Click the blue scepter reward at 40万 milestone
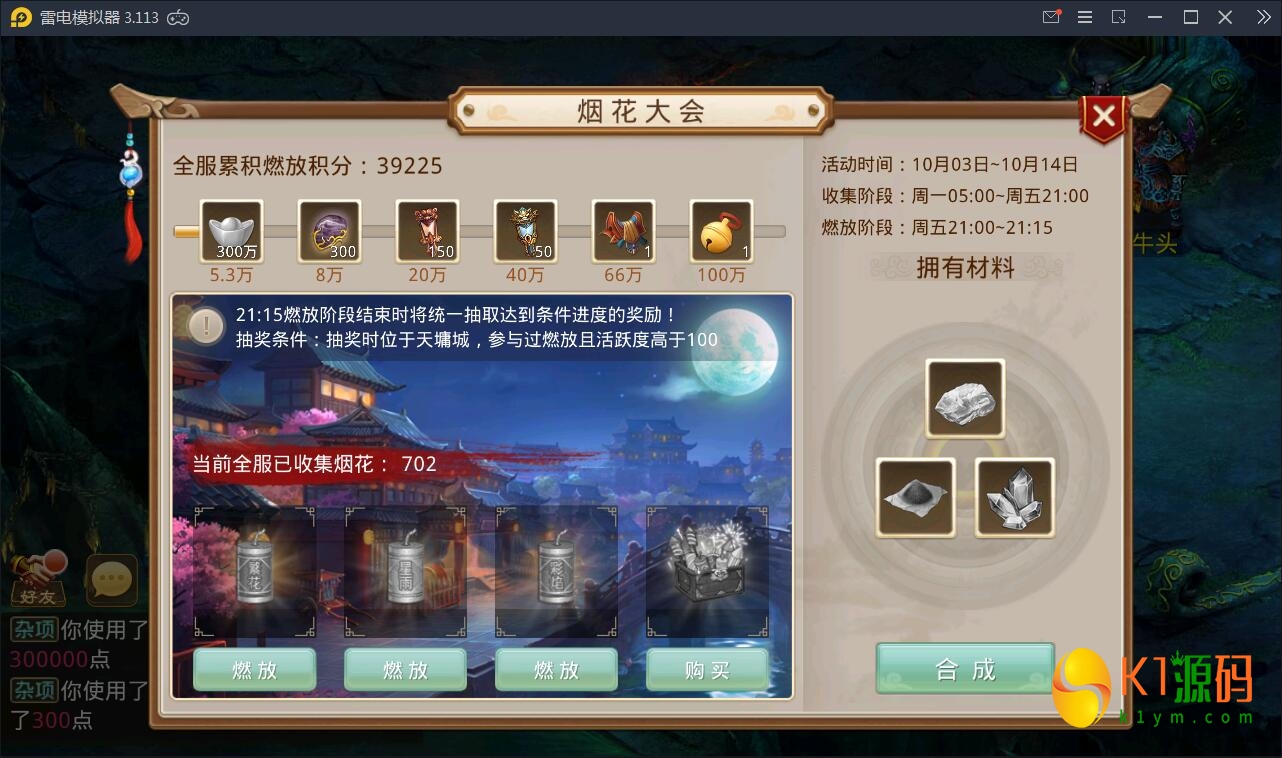The image size is (1282, 758). tap(525, 232)
